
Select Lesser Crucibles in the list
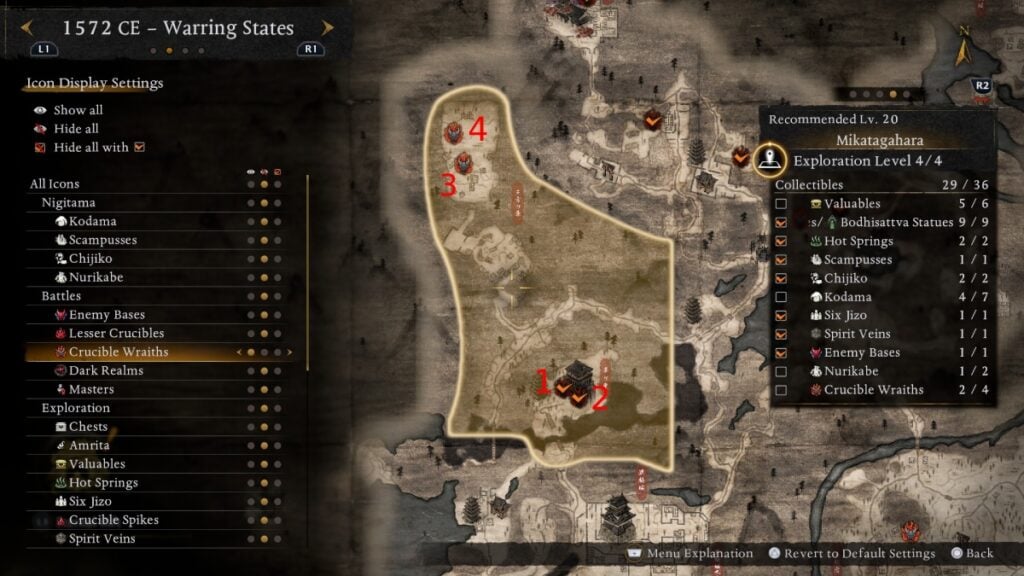[x=116, y=333]
